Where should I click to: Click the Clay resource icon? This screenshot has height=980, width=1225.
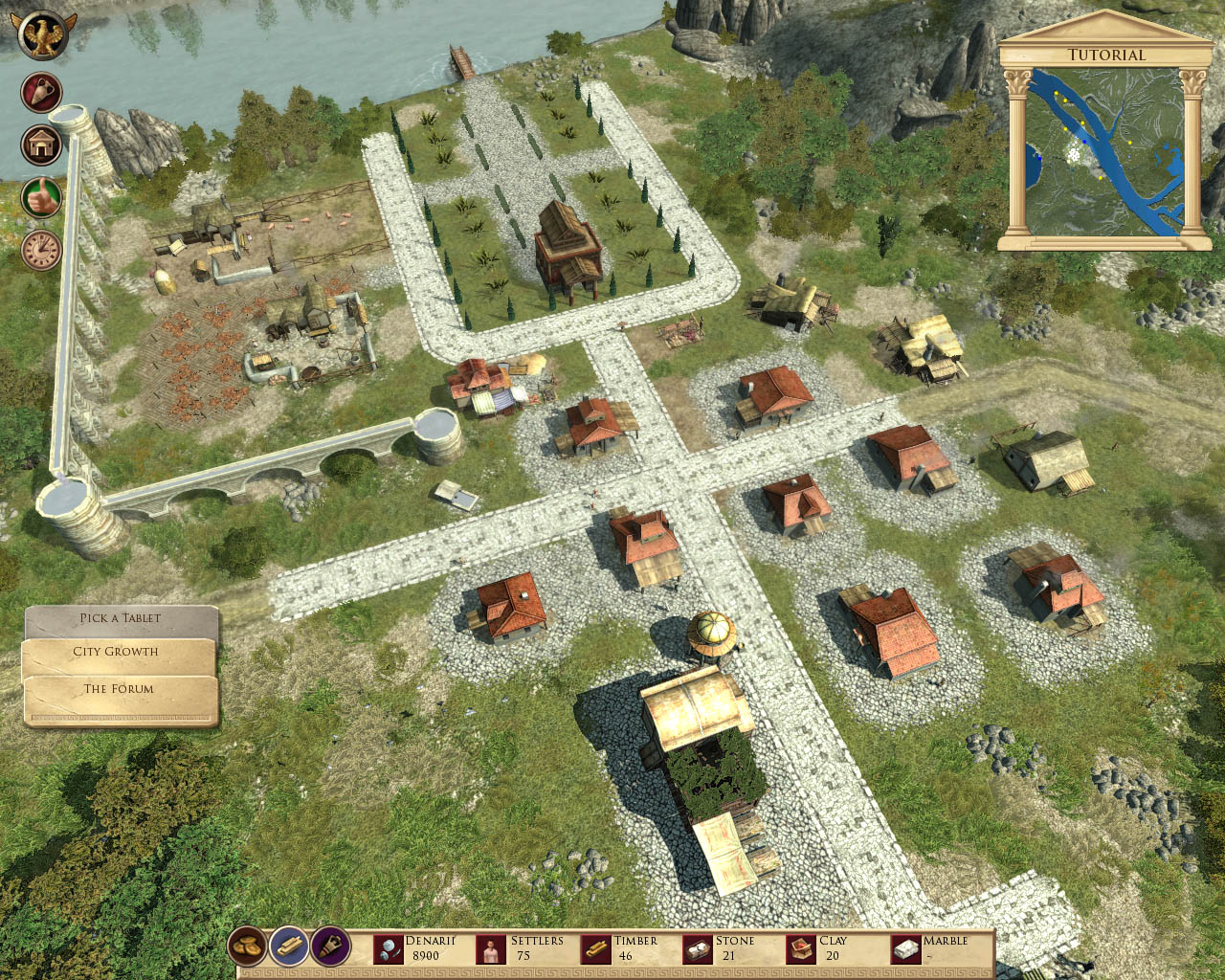(x=800, y=949)
